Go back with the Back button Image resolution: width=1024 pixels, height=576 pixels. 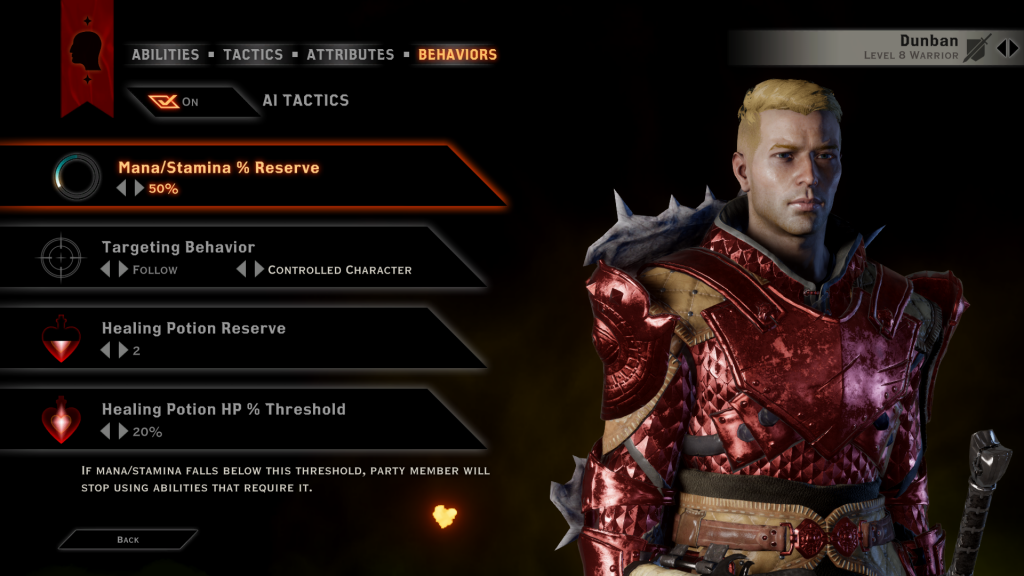128,539
